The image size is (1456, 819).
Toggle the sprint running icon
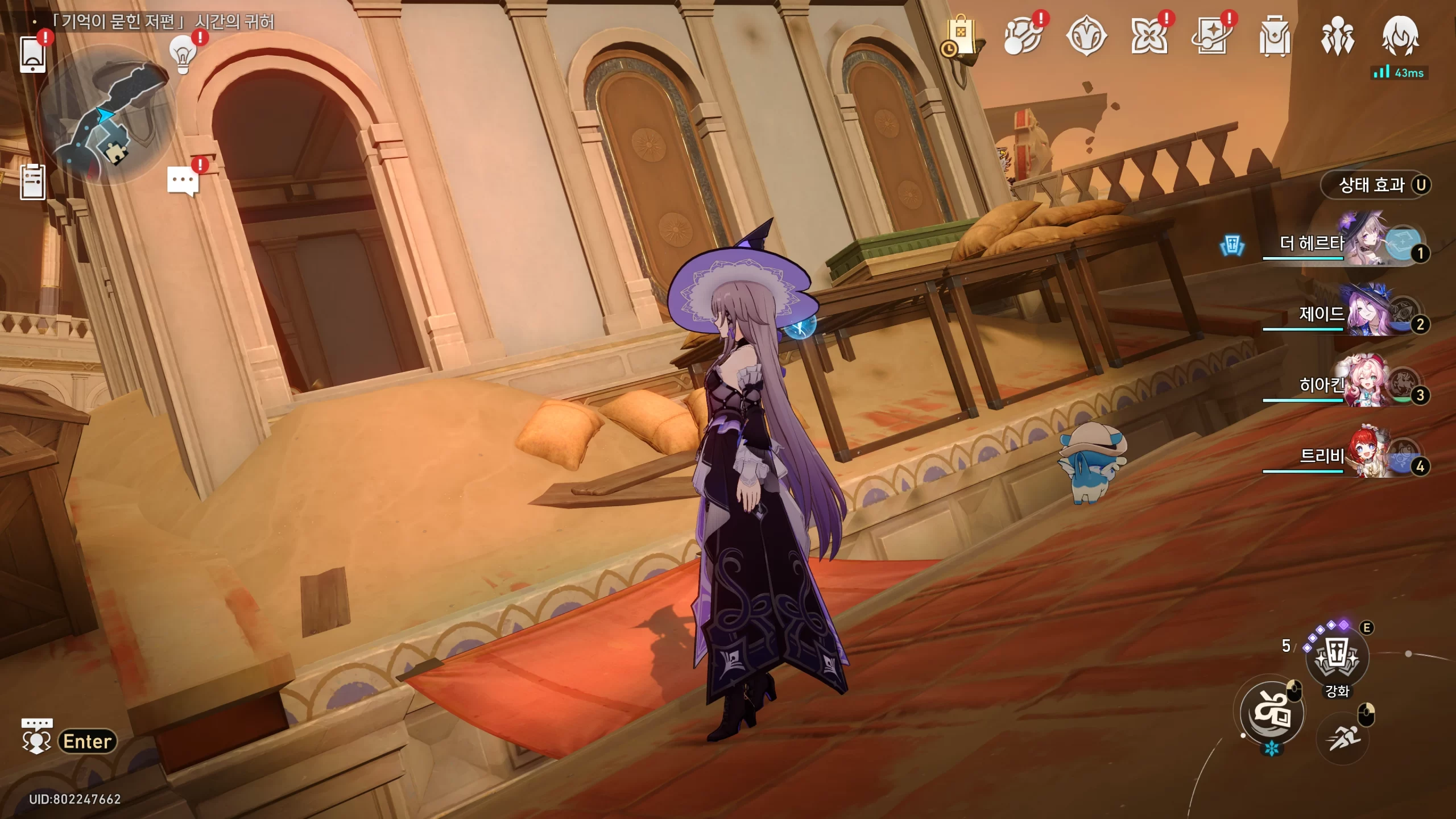[1343, 738]
